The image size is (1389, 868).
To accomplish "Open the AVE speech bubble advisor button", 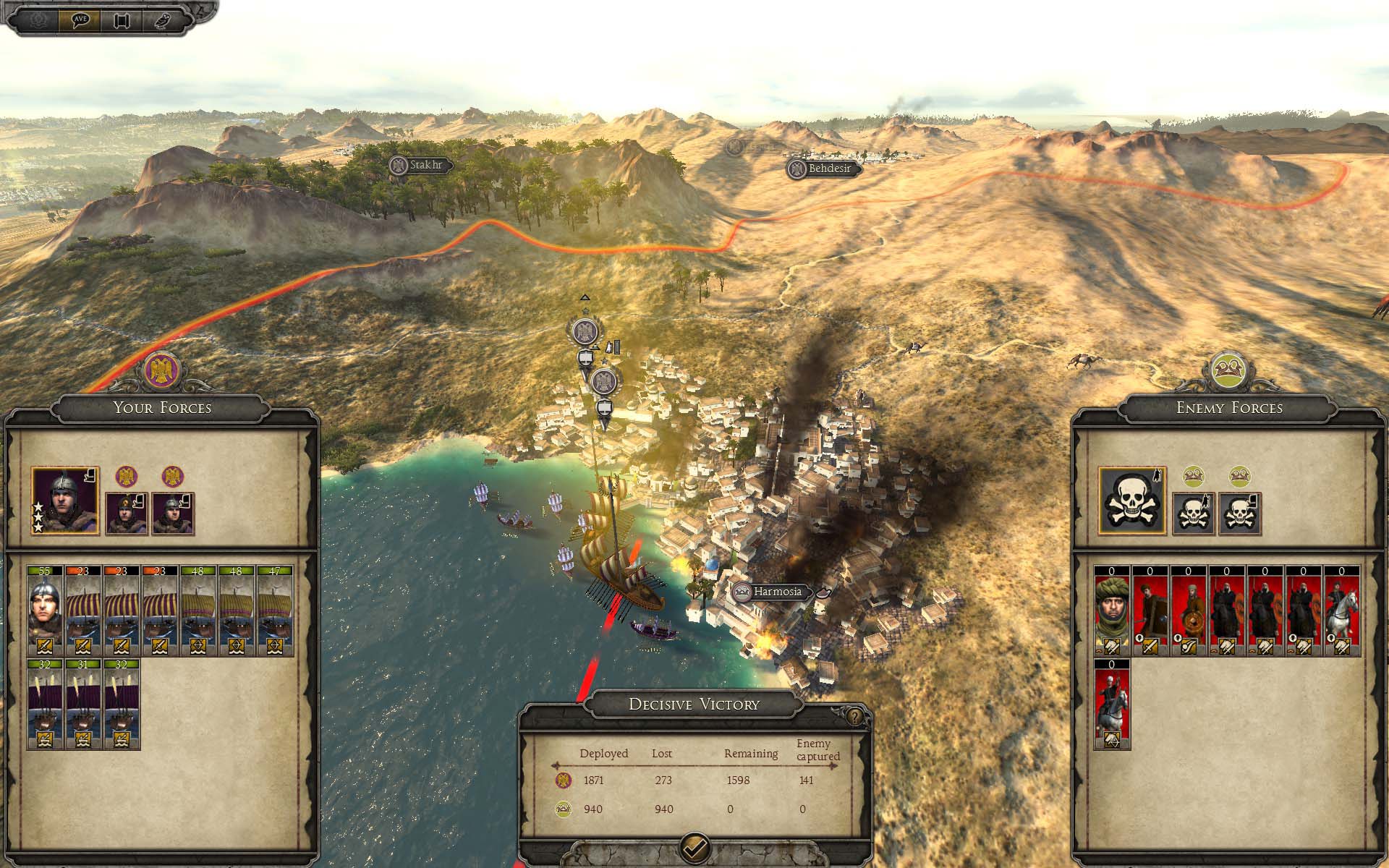I will (84, 20).
